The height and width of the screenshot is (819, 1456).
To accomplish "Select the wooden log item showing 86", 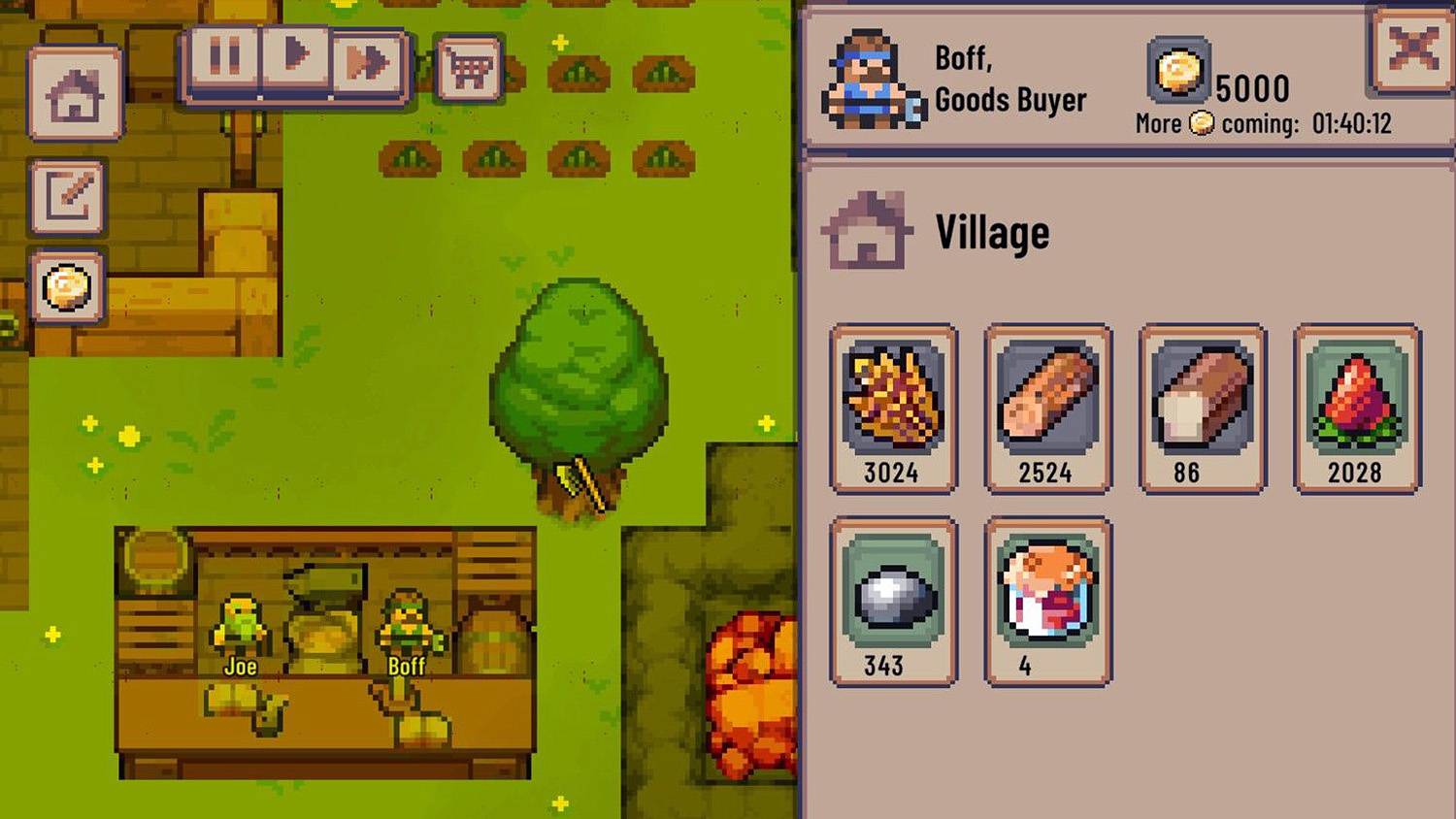I will pos(1202,398).
